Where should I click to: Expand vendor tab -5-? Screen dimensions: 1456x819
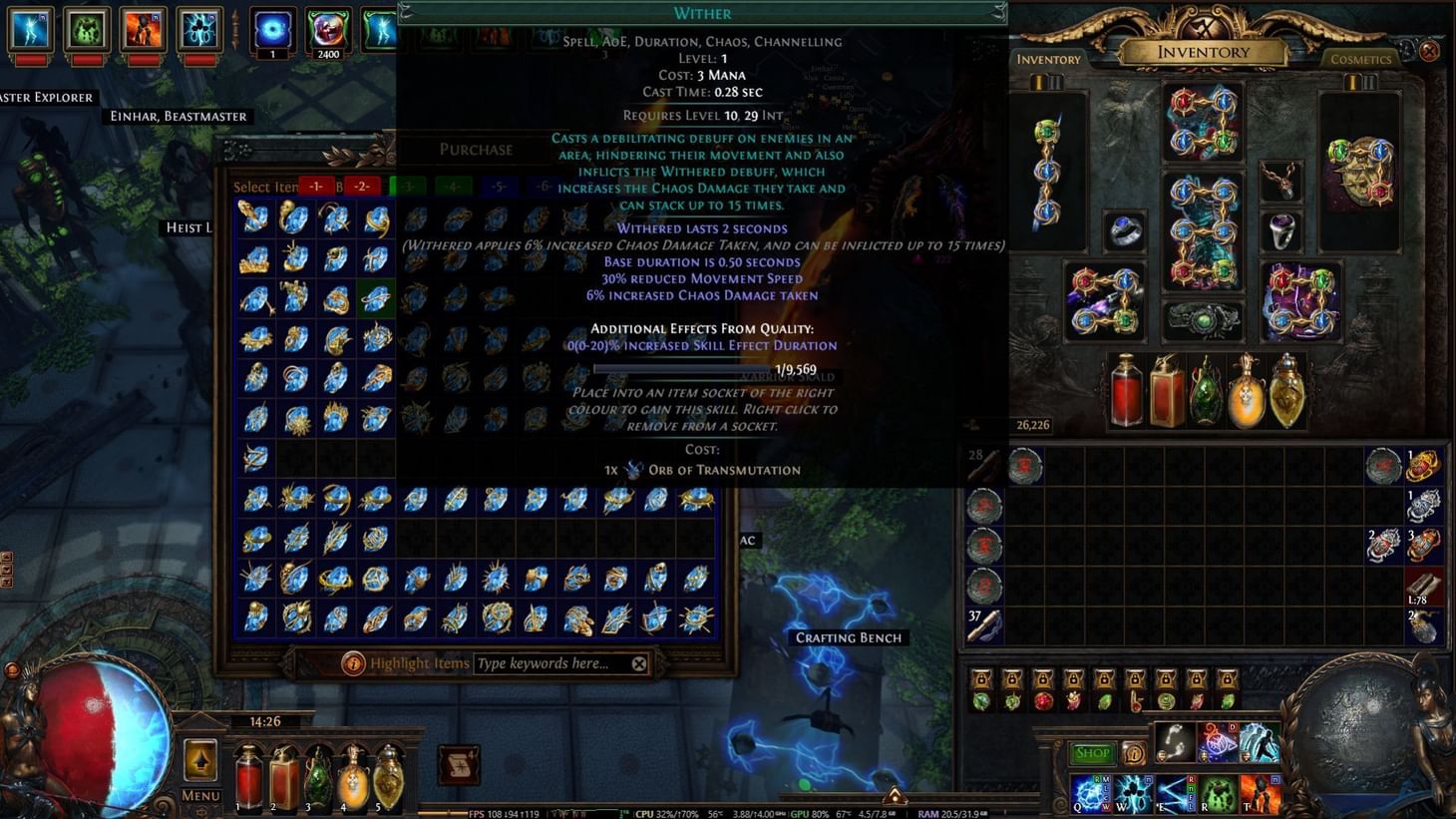coord(497,186)
